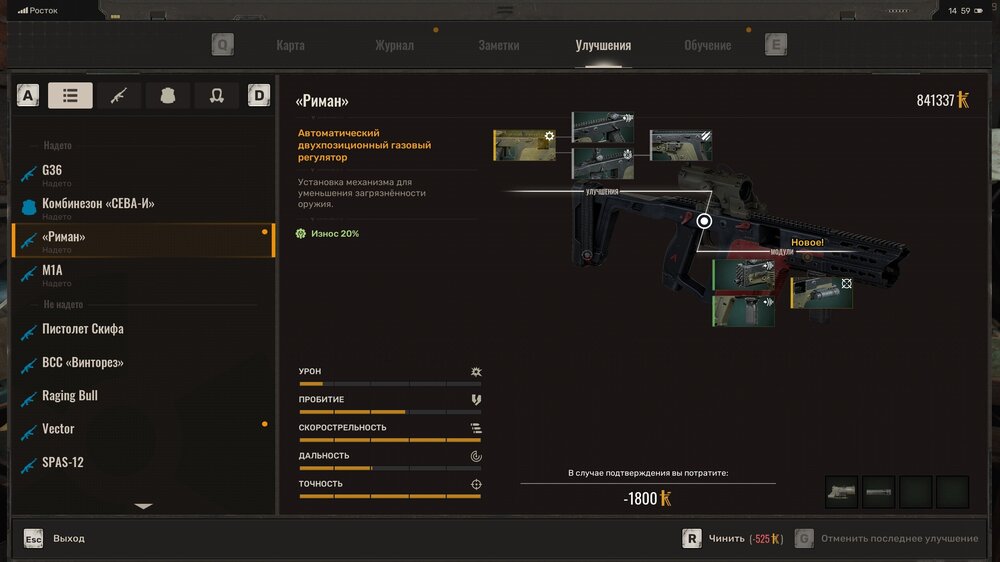
Task: Pick Пистолет Скифа from the list
Action: tap(83, 329)
